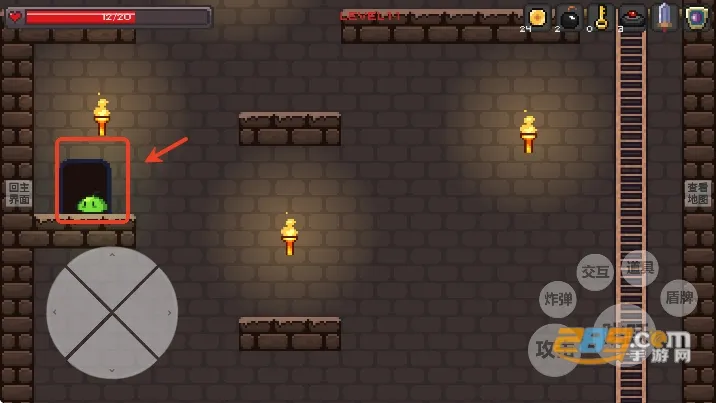This screenshot has width=716, height=403.
Task: Tap the d-pad left arrow
Action: pos(56,313)
